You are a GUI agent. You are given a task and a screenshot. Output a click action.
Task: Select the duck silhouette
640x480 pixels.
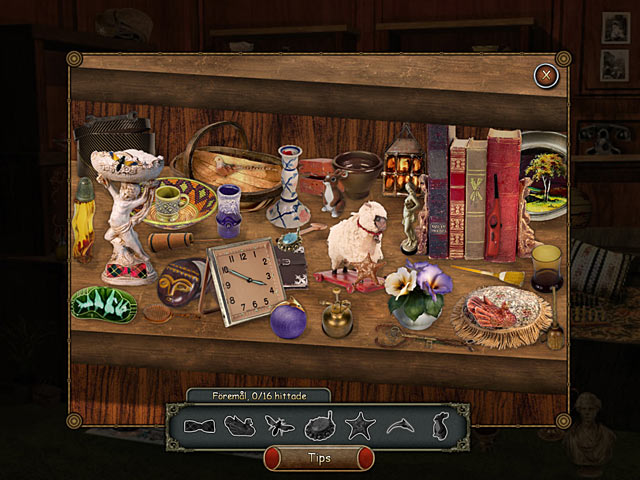tap(239, 427)
